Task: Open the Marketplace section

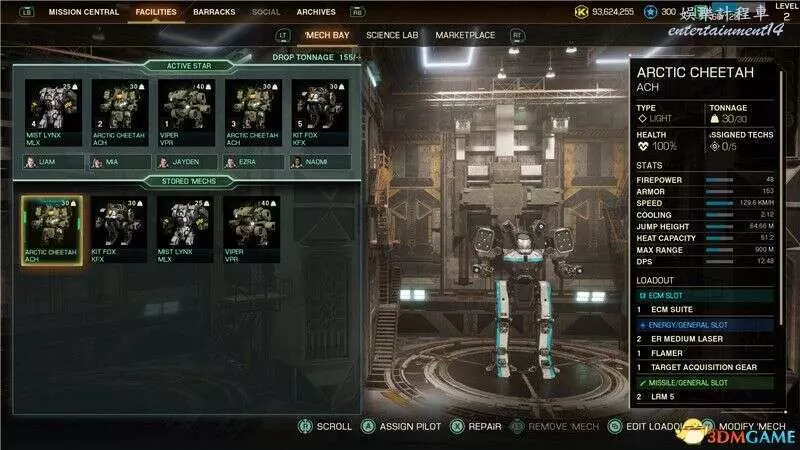Action: (465, 35)
